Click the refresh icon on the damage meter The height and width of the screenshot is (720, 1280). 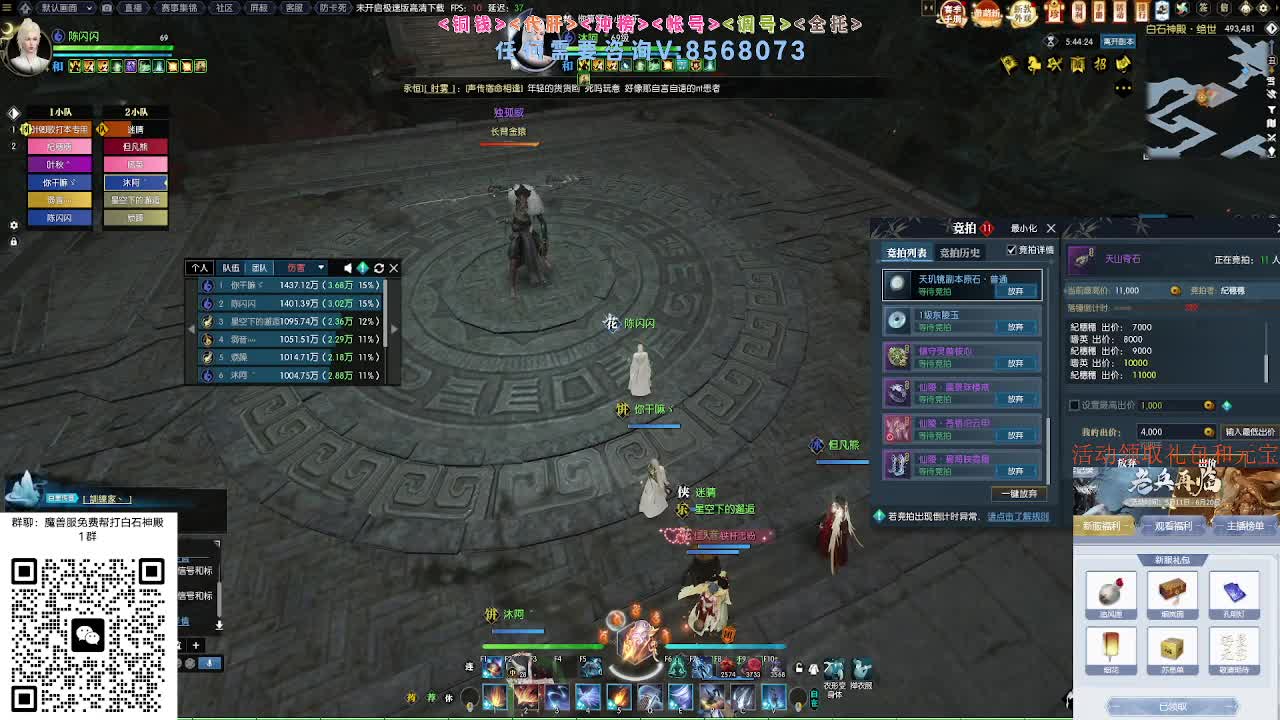(x=378, y=267)
